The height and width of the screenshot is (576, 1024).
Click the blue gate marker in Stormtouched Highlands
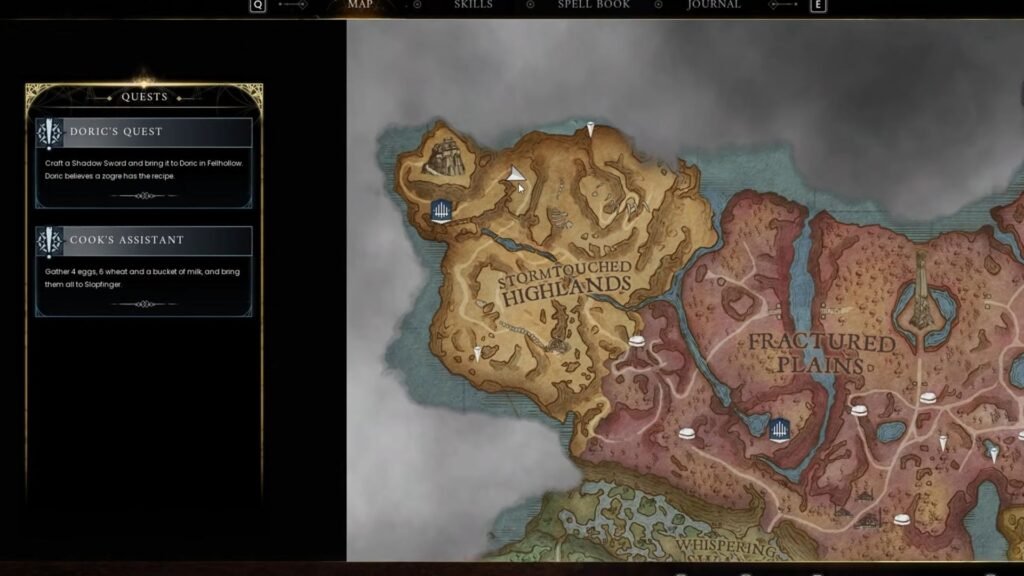click(442, 210)
